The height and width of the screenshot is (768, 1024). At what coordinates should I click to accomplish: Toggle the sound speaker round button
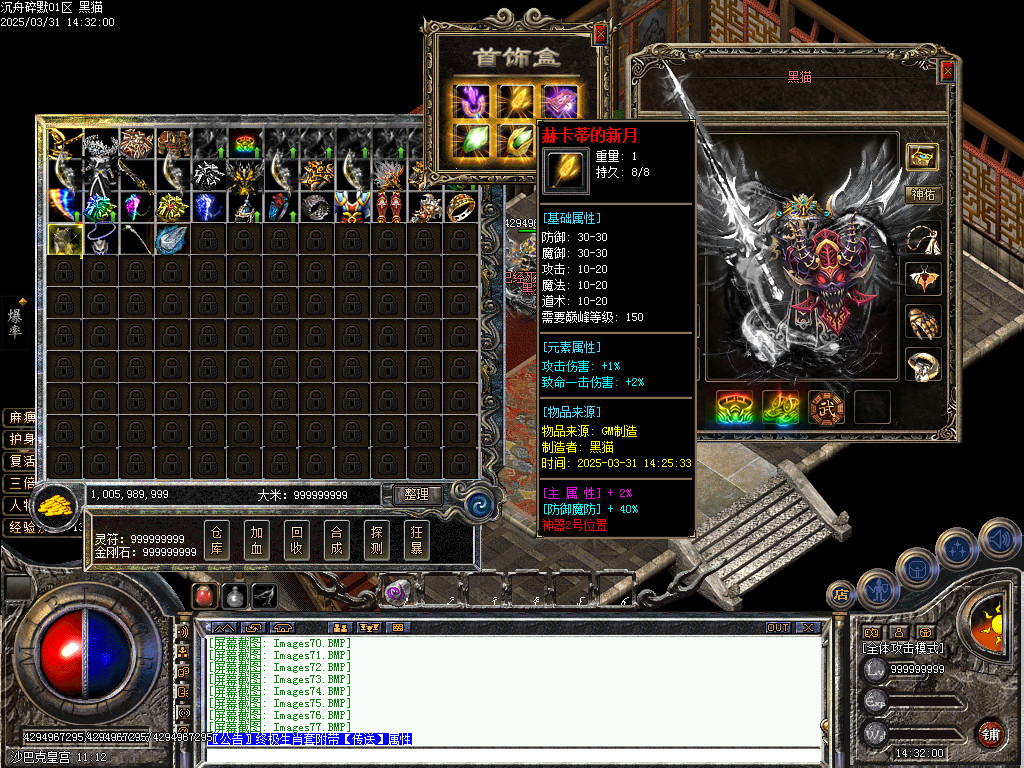(x=999, y=539)
